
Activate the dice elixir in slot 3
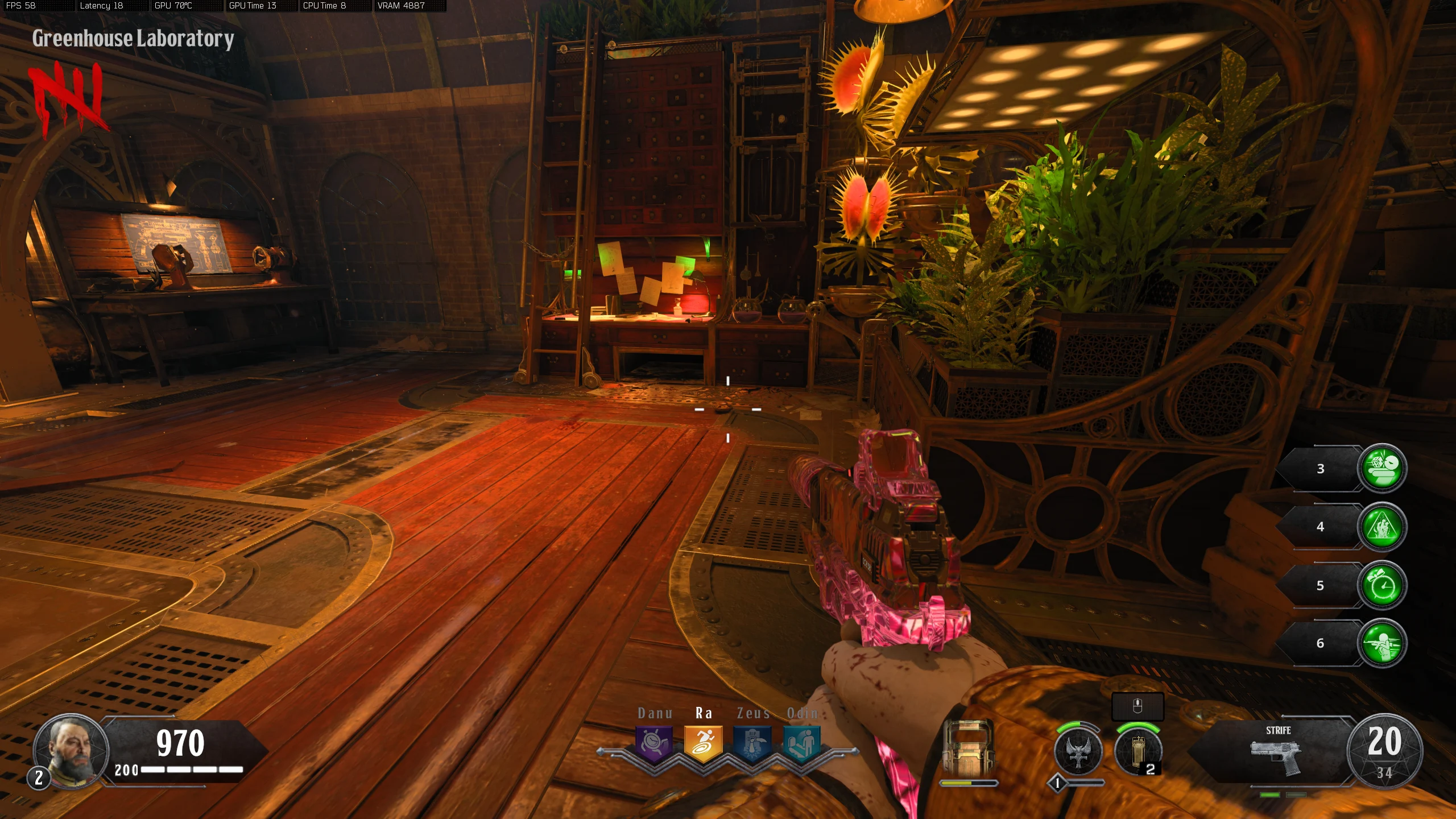point(1382,468)
